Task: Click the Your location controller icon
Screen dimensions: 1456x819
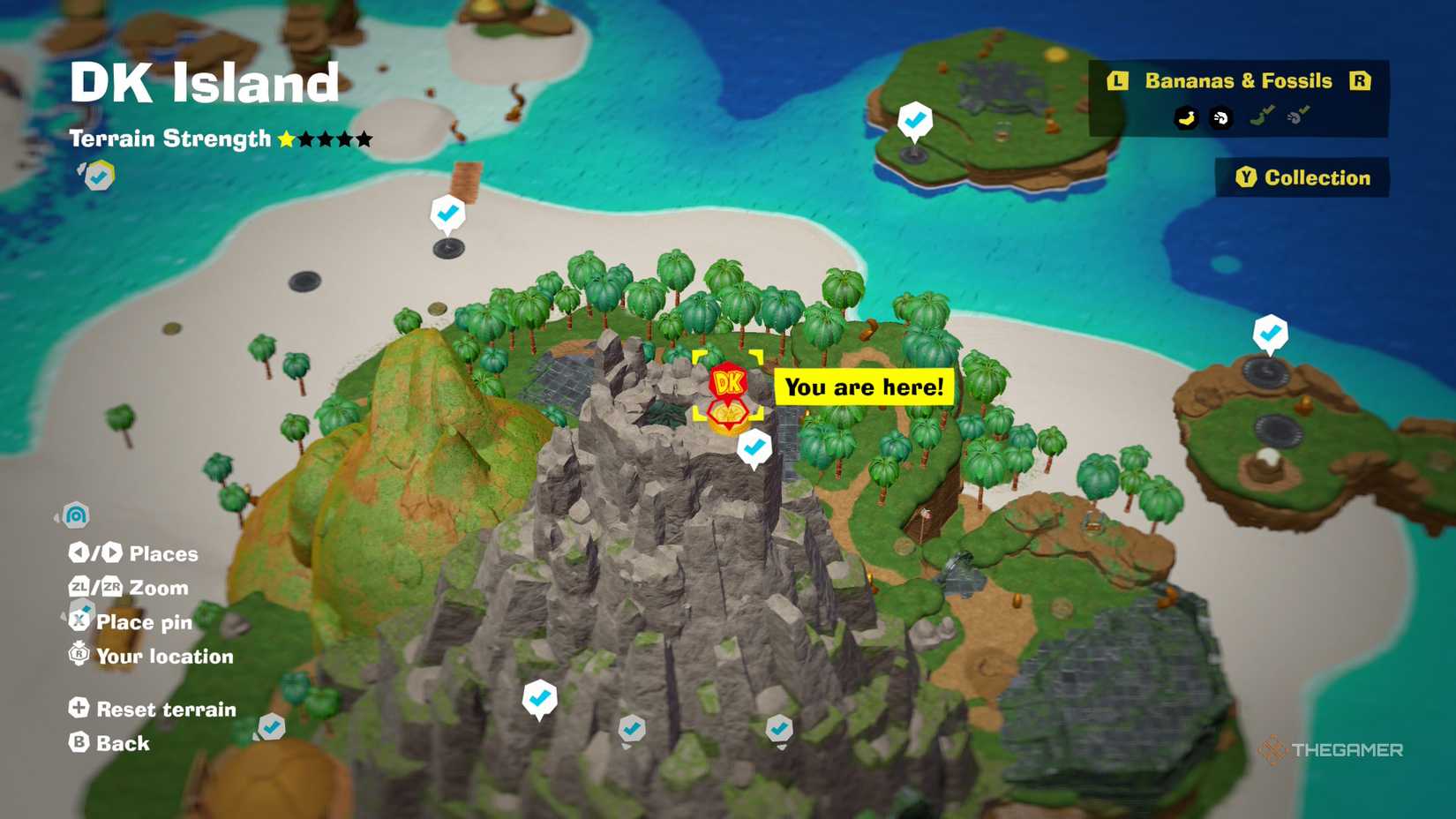Action: [x=79, y=654]
